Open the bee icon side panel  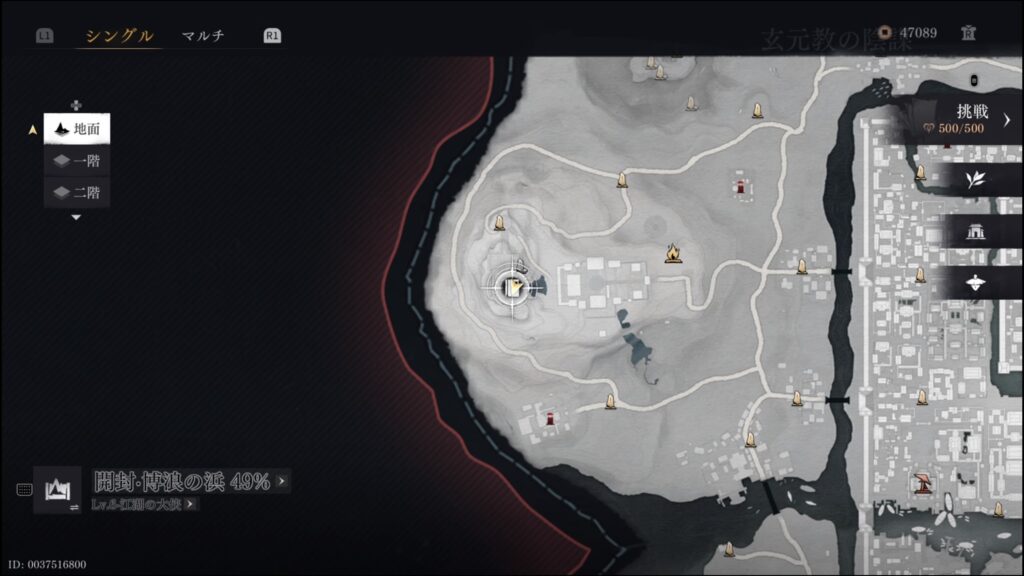pos(973,284)
